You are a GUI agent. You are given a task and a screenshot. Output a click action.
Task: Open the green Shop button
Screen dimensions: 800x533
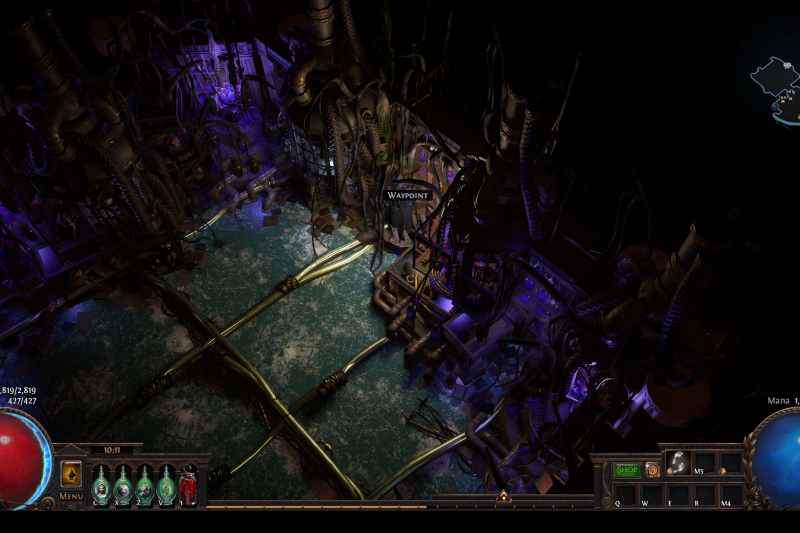(626, 469)
